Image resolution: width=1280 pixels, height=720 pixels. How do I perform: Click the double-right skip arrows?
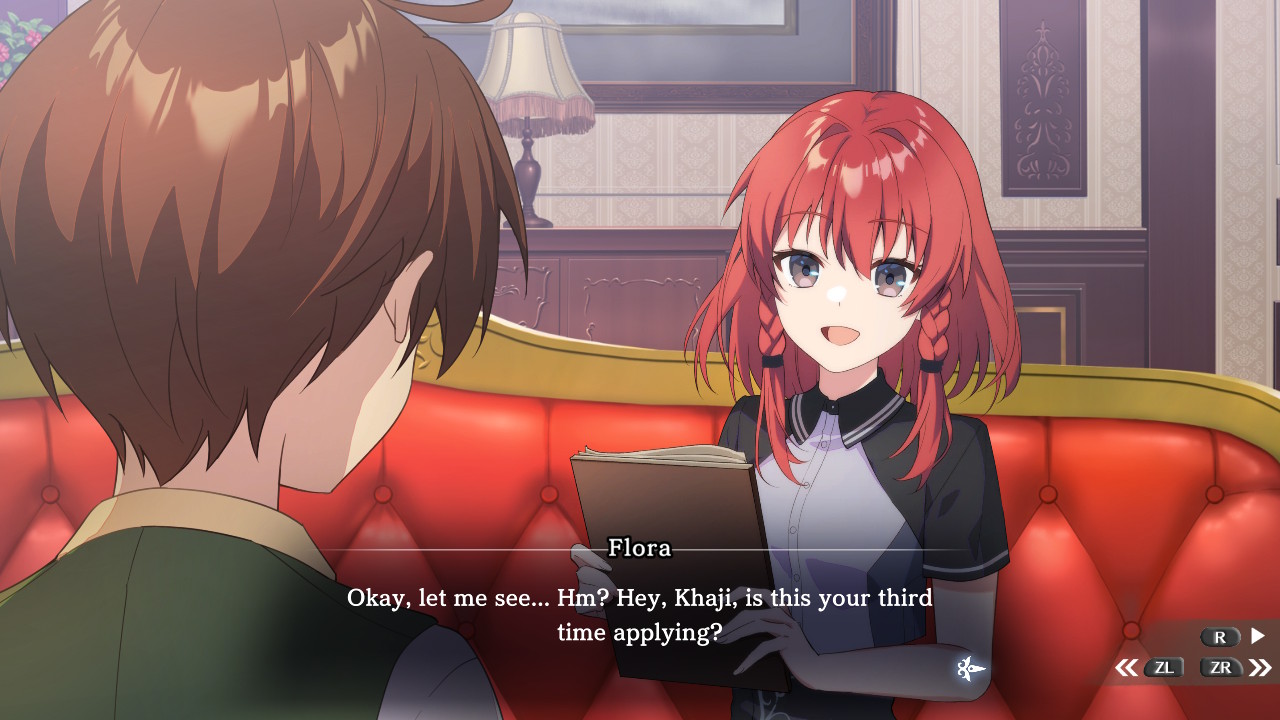click(1260, 668)
